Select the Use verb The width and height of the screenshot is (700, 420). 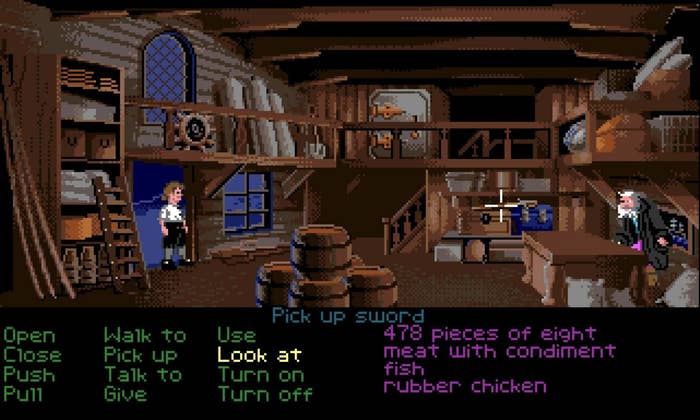(237, 336)
